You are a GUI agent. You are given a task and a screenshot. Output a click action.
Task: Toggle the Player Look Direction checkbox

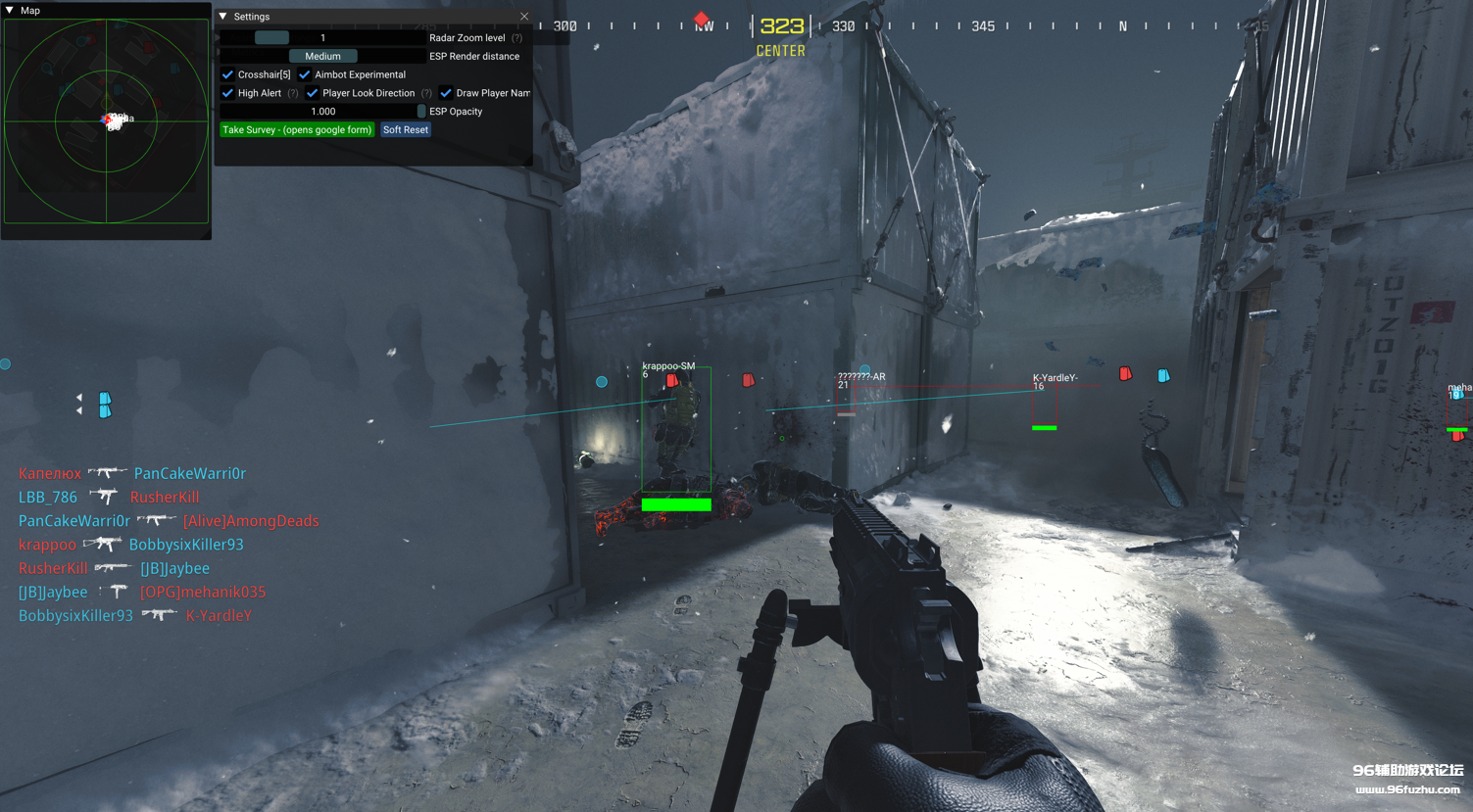coord(313,93)
